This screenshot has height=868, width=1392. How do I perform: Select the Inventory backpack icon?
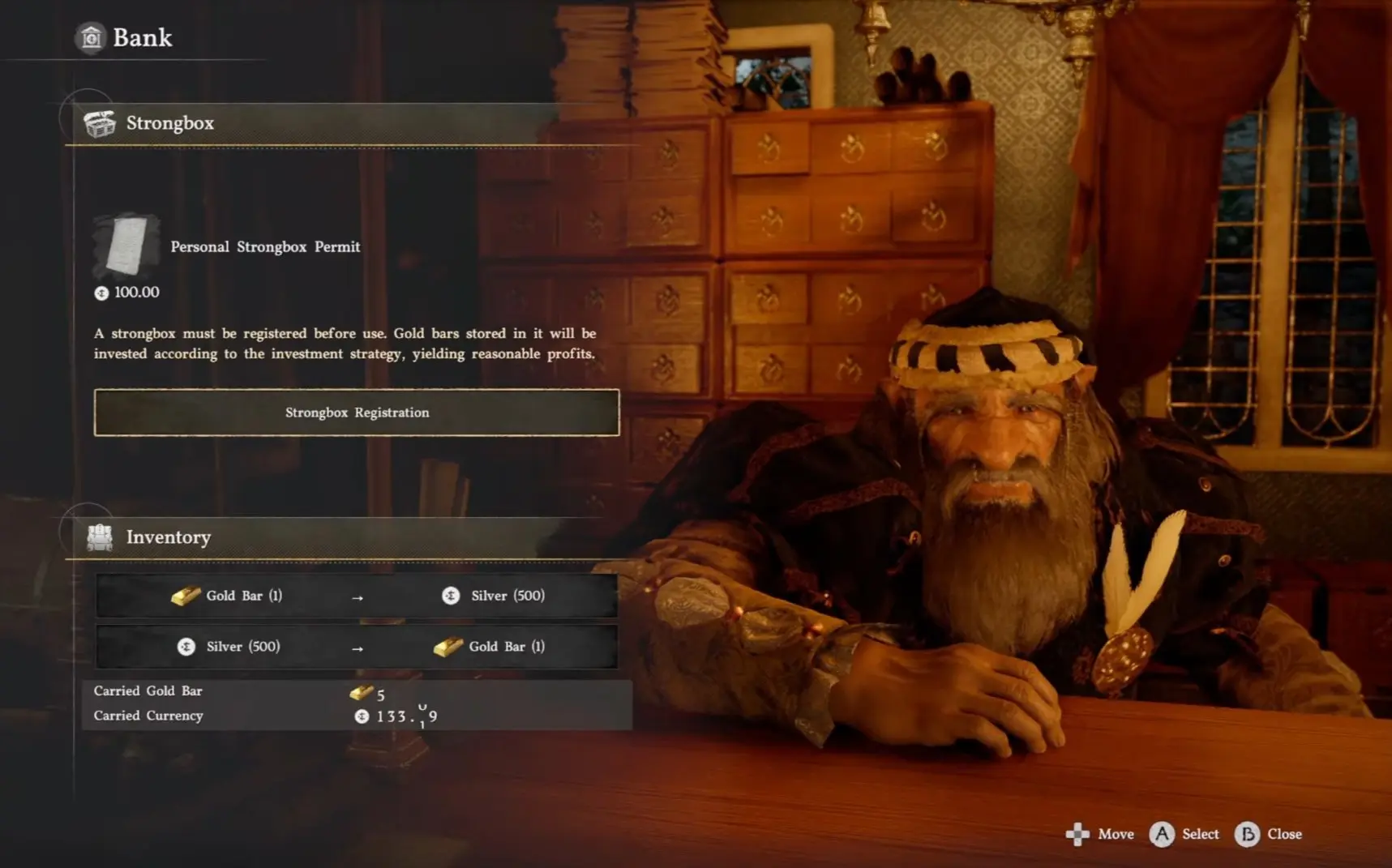click(99, 537)
